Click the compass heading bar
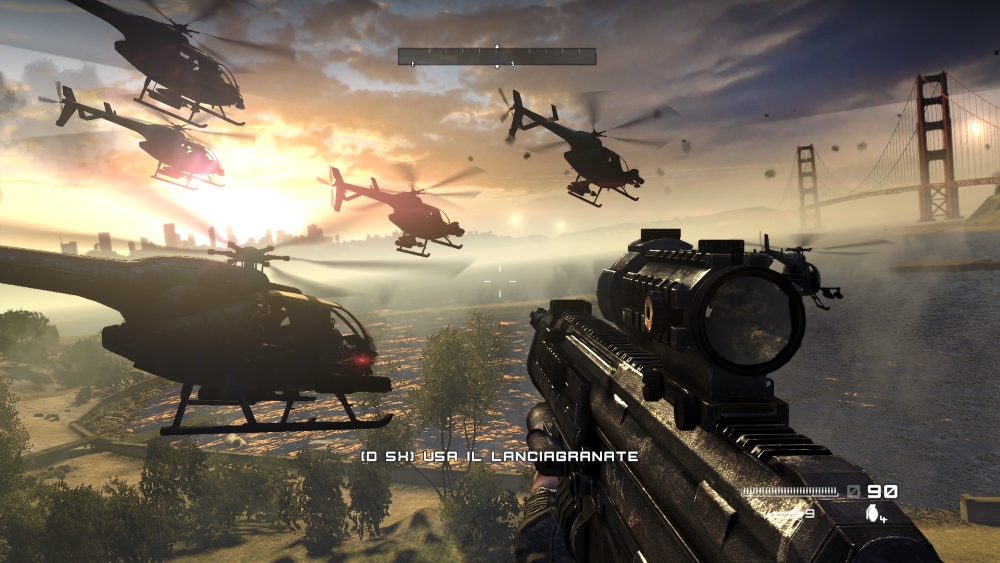 (x=497, y=57)
